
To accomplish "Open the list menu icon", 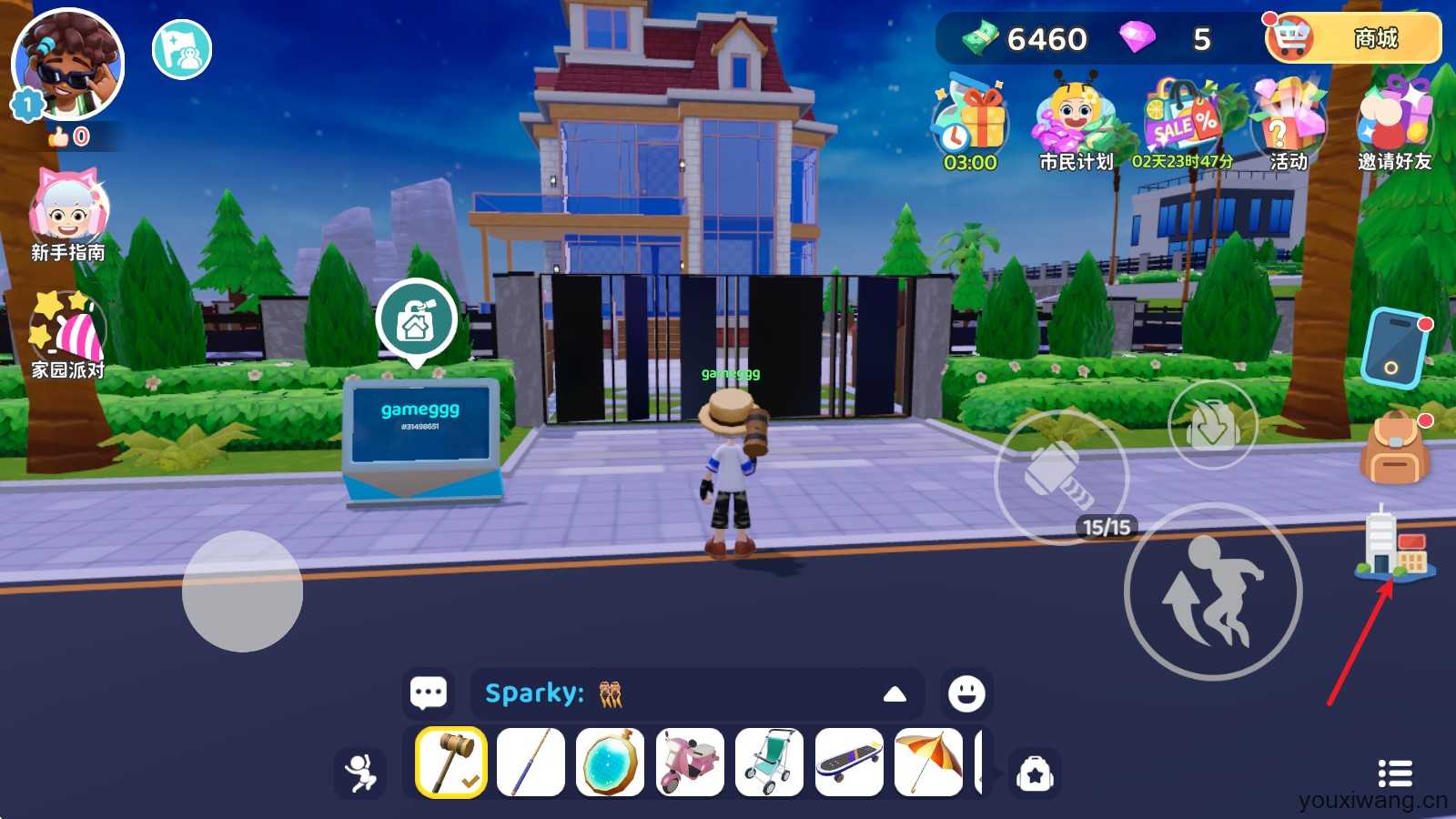I will tap(1395, 773).
